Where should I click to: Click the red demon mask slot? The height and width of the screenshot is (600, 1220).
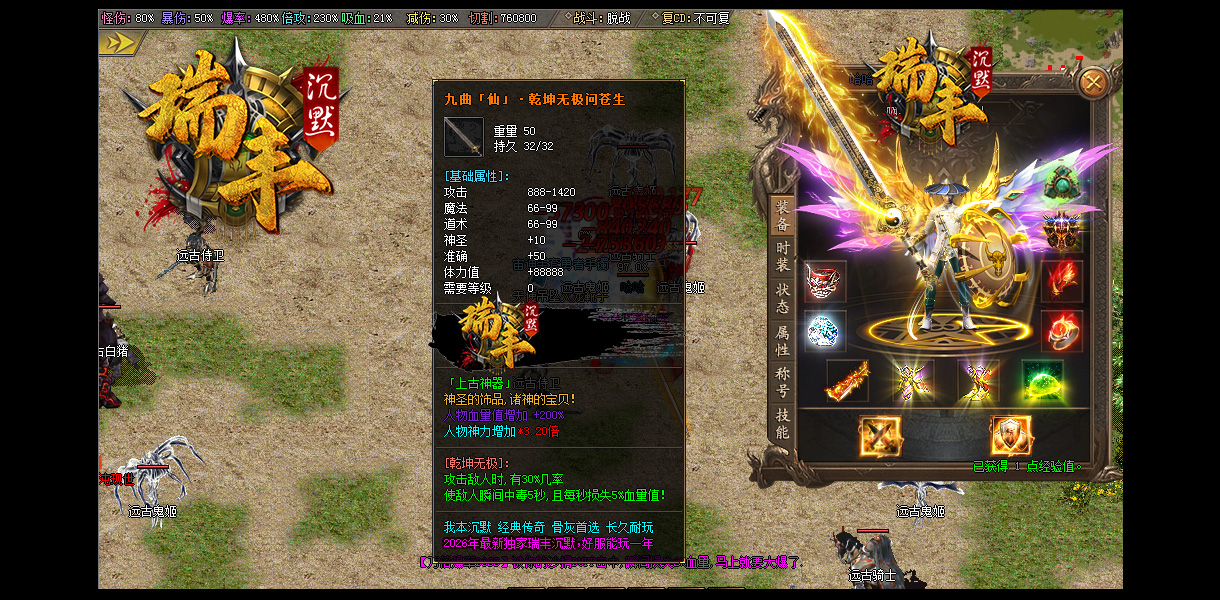tap(825, 281)
